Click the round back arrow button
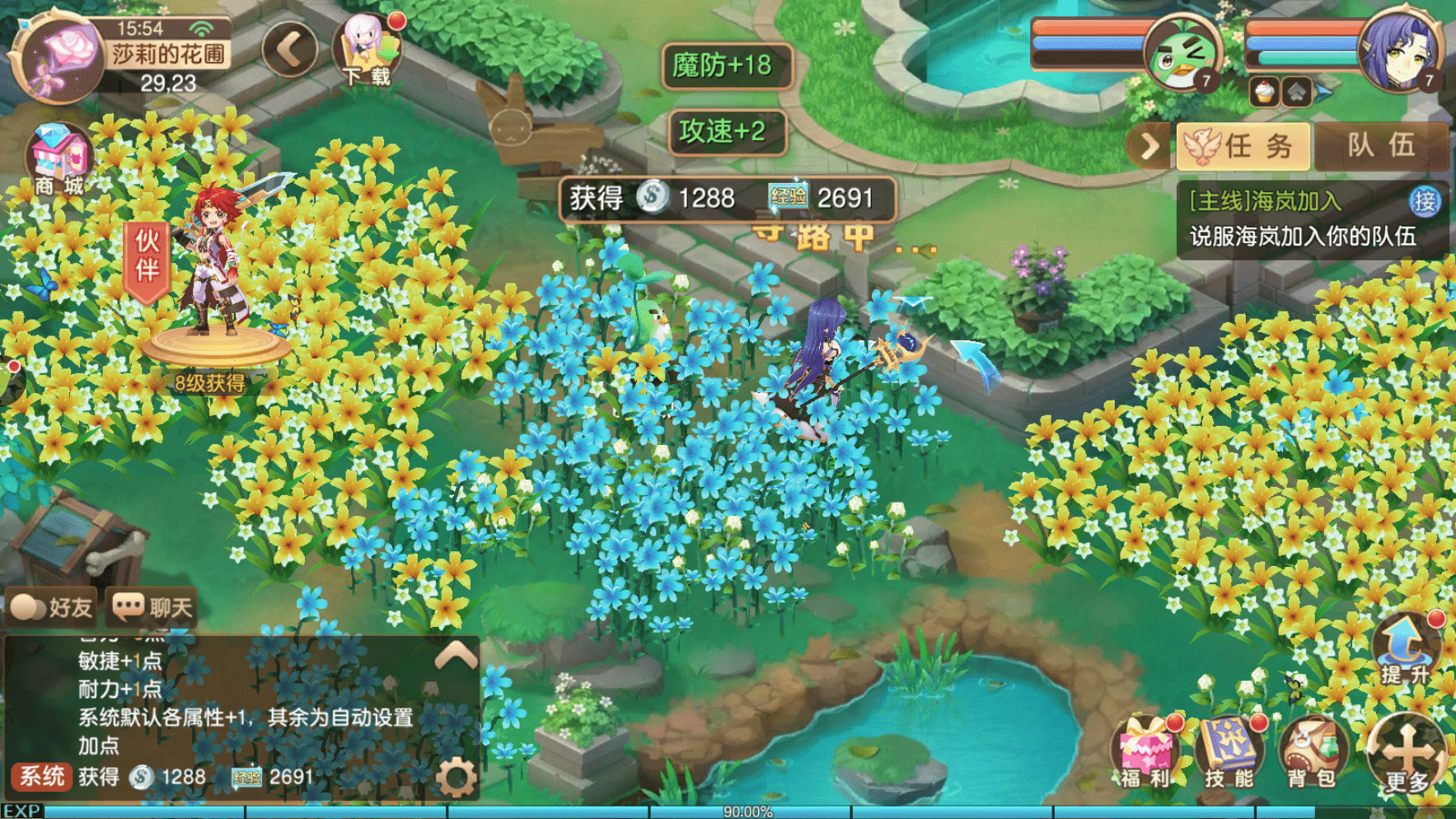This screenshot has height=819, width=1456. tap(290, 49)
